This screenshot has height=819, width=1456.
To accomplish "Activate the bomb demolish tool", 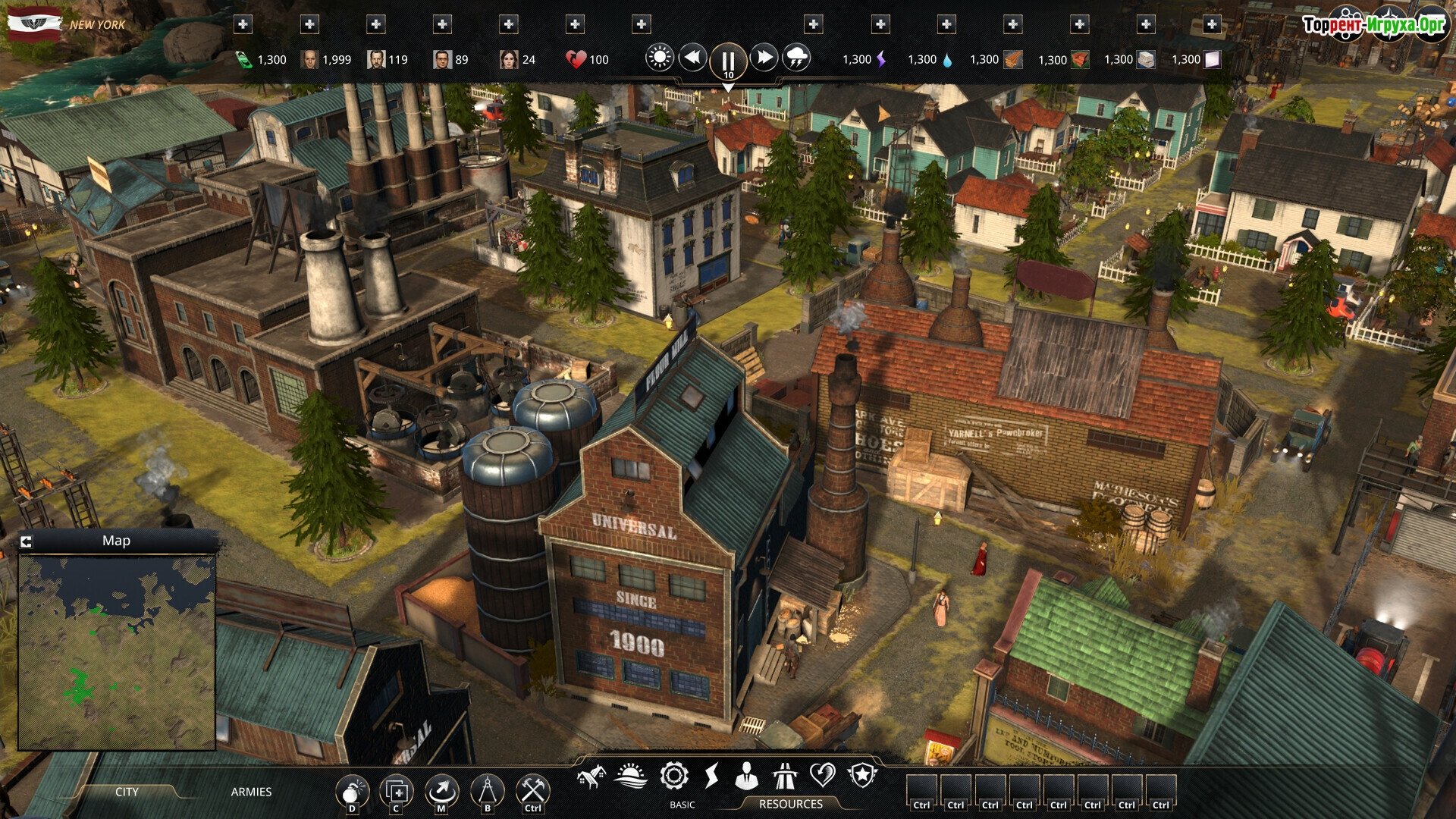I will [352, 792].
